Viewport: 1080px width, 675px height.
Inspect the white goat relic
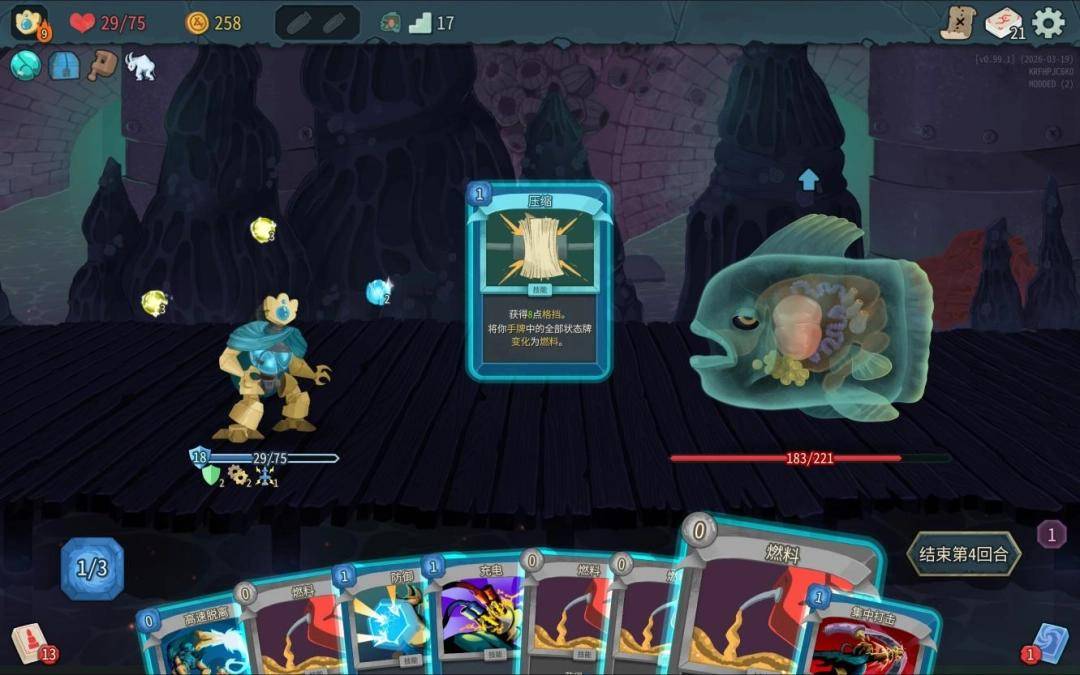pos(139,67)
